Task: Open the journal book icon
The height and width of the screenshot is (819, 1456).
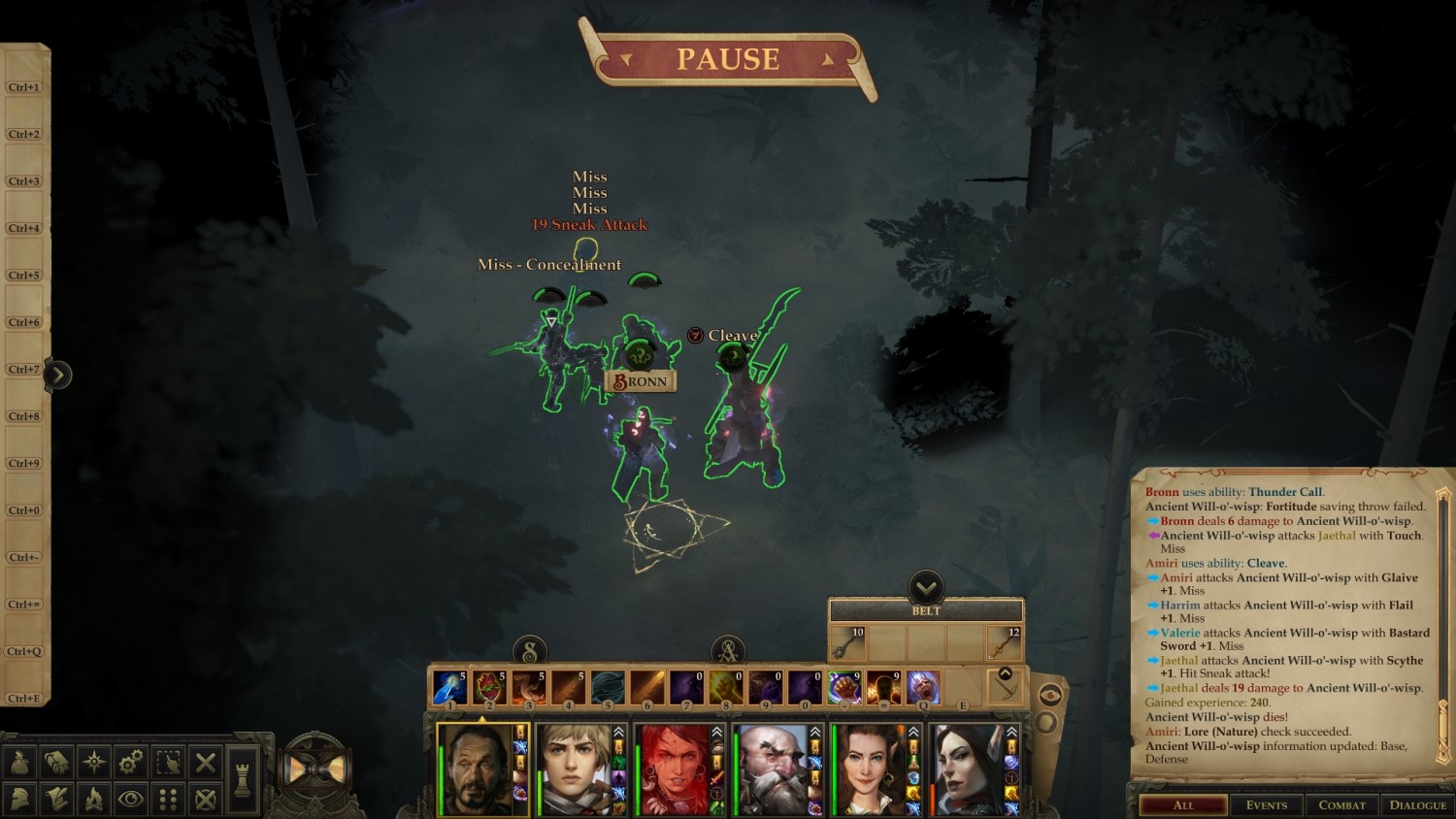Action: (56, 763)
